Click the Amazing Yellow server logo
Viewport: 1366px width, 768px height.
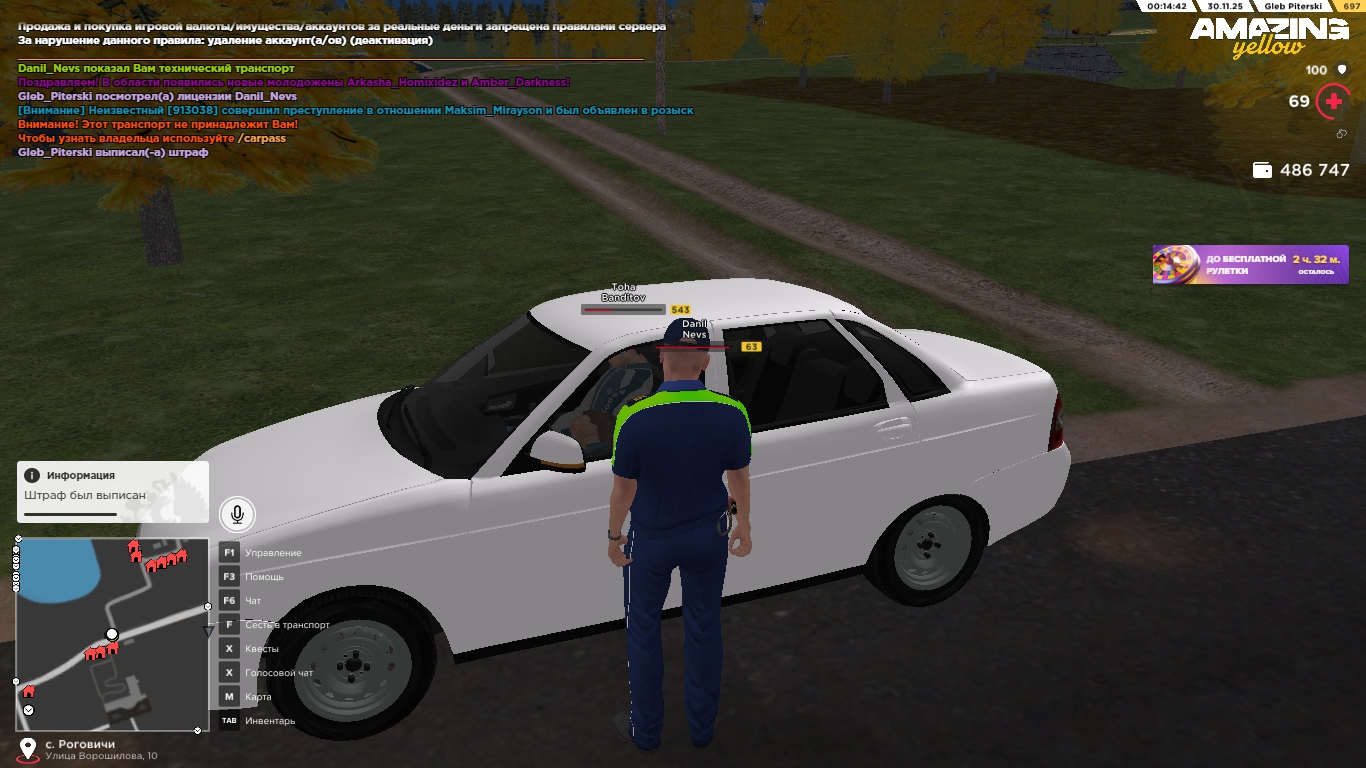tap(1268, 37)
